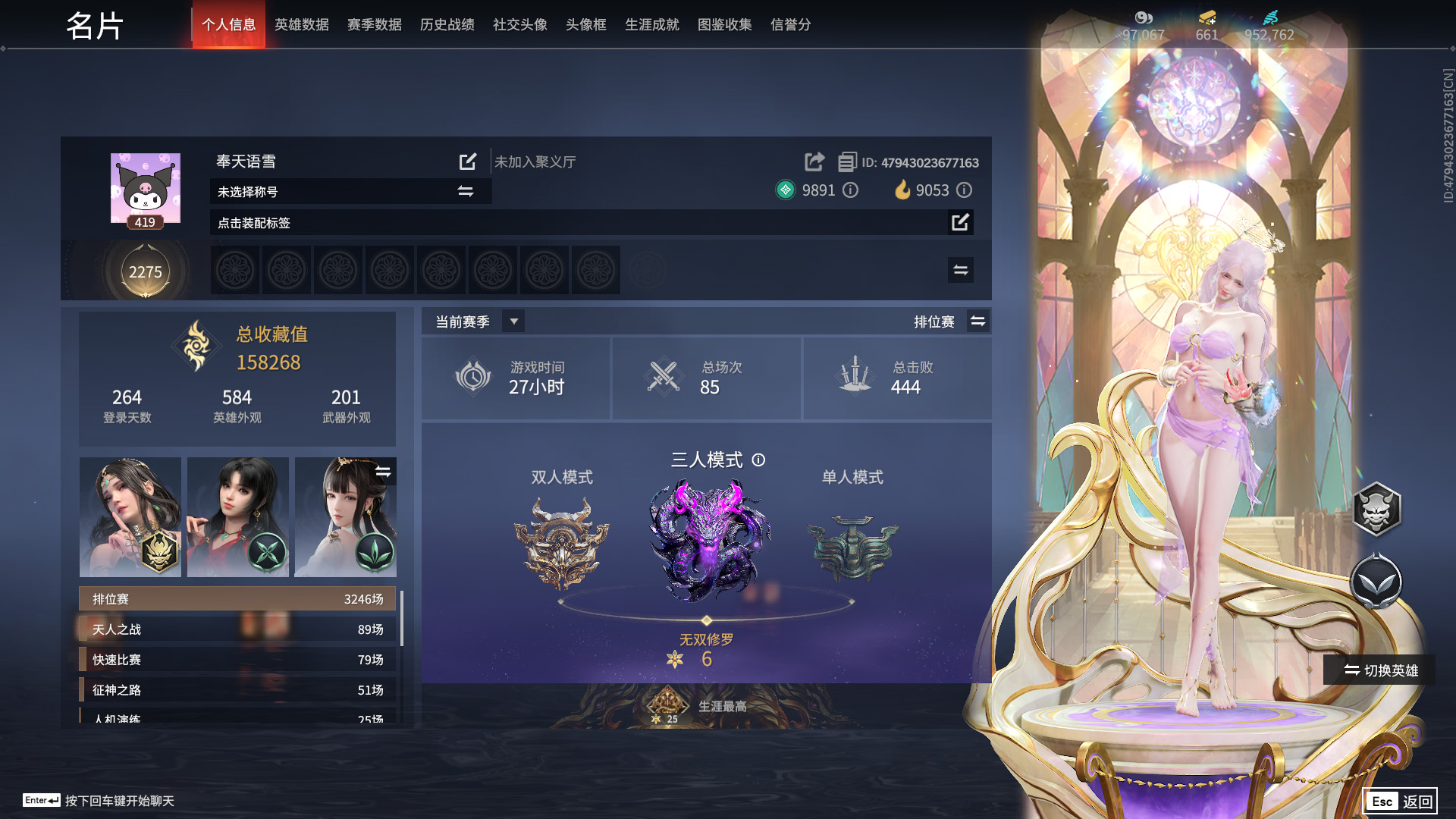The image size is (1456, 819).
Task: Copy the player ID with the clipboard icon
Action: point(847,162)
